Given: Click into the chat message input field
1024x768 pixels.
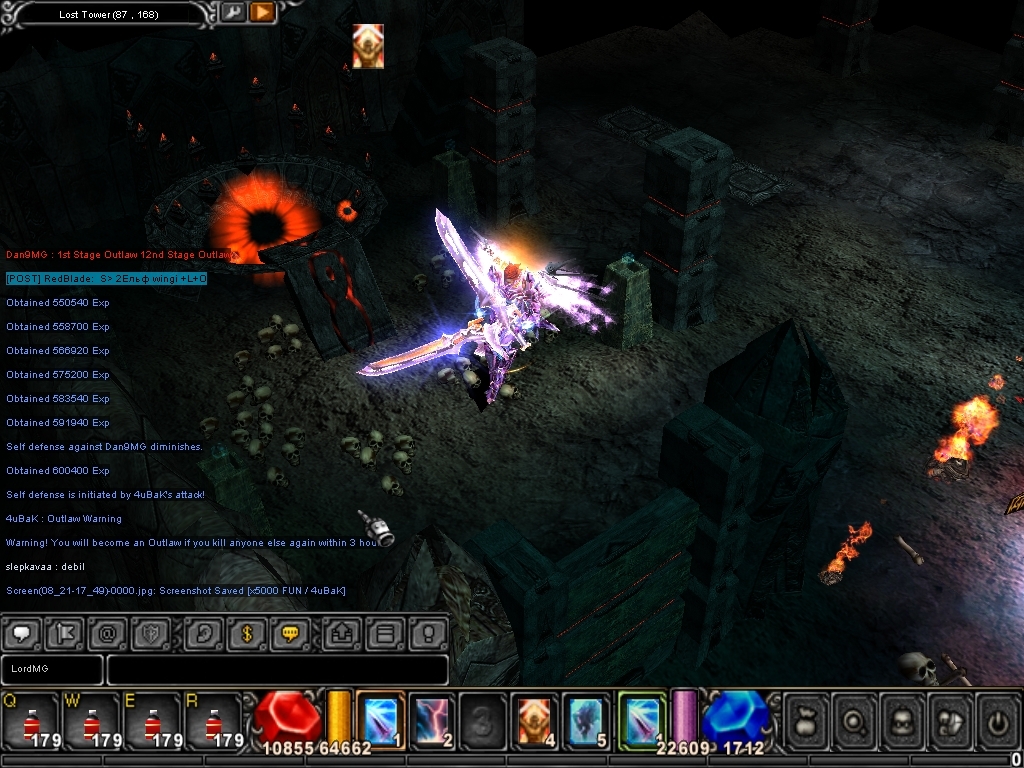Looking at the screenshot, I should (x=277, y=669).
